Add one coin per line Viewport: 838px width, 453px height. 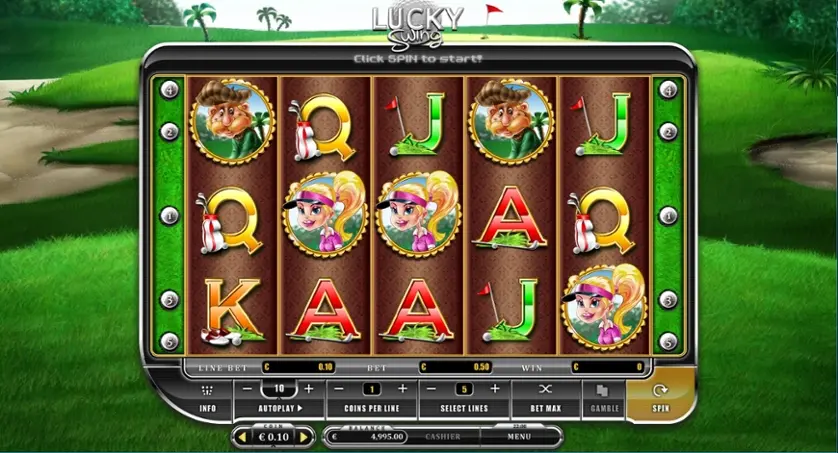coord(403,388)
